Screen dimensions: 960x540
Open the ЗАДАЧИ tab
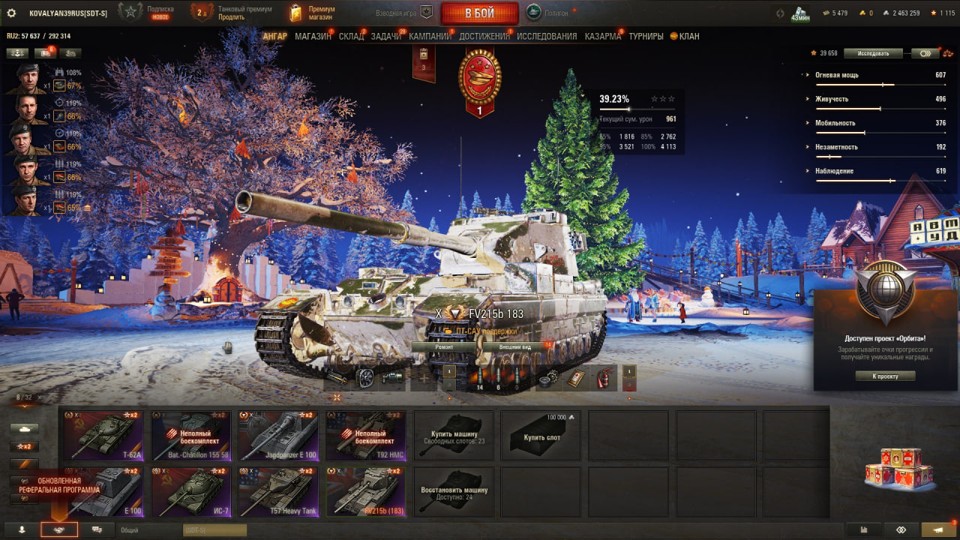(x=386, y=36)
